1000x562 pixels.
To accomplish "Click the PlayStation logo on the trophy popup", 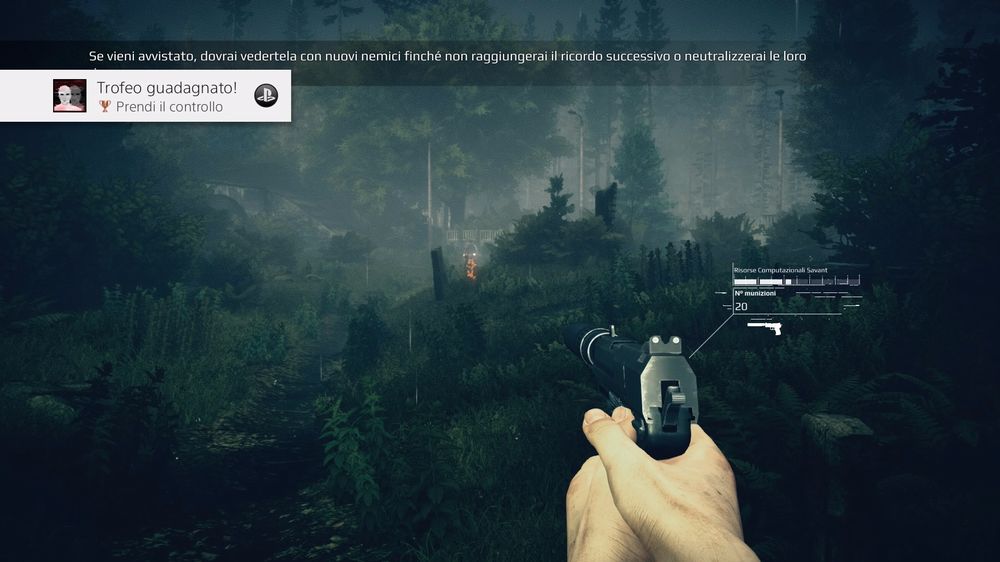I will click(x=266, y=96).
